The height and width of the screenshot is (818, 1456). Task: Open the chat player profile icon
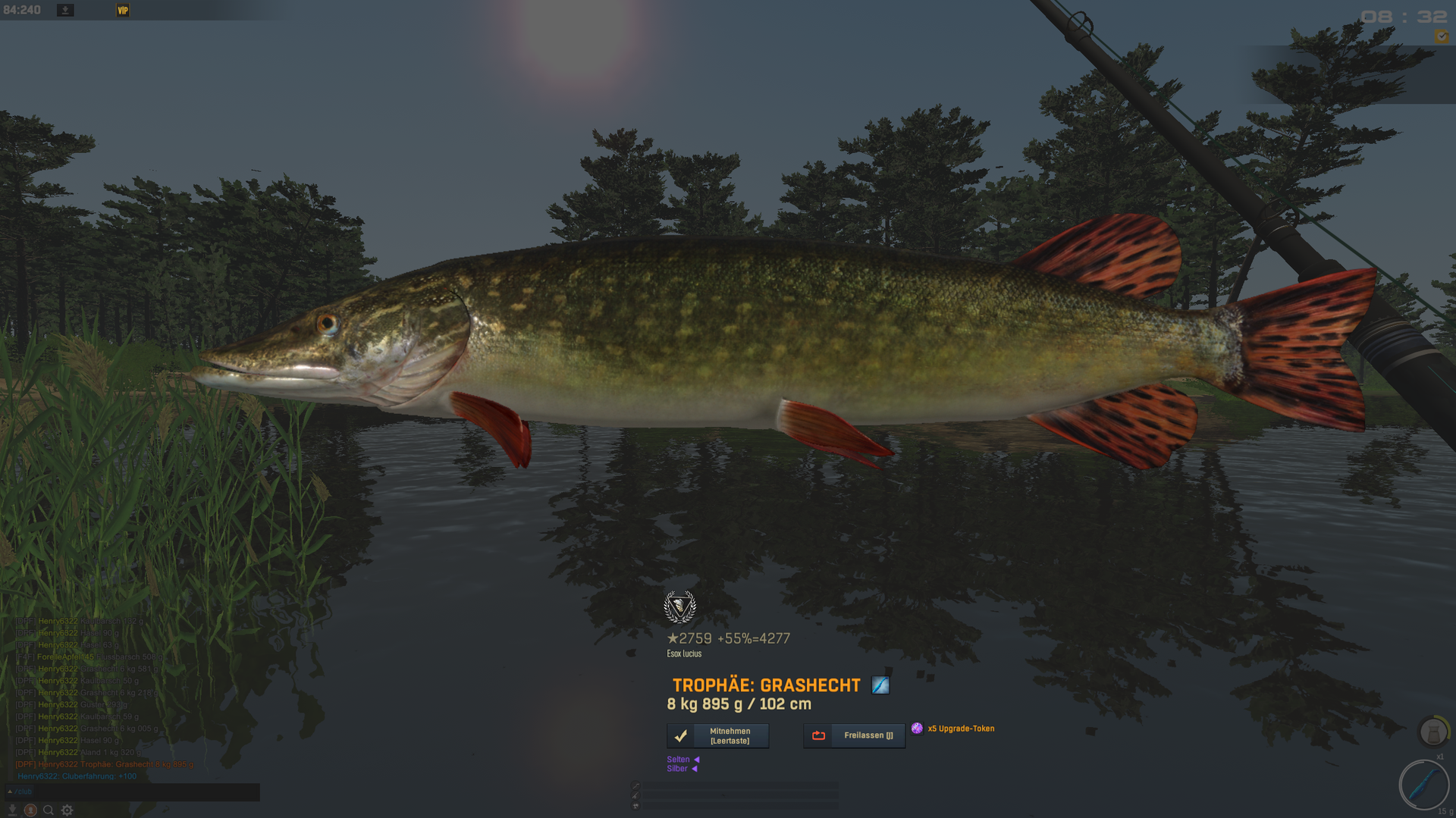tap(30, 810)
